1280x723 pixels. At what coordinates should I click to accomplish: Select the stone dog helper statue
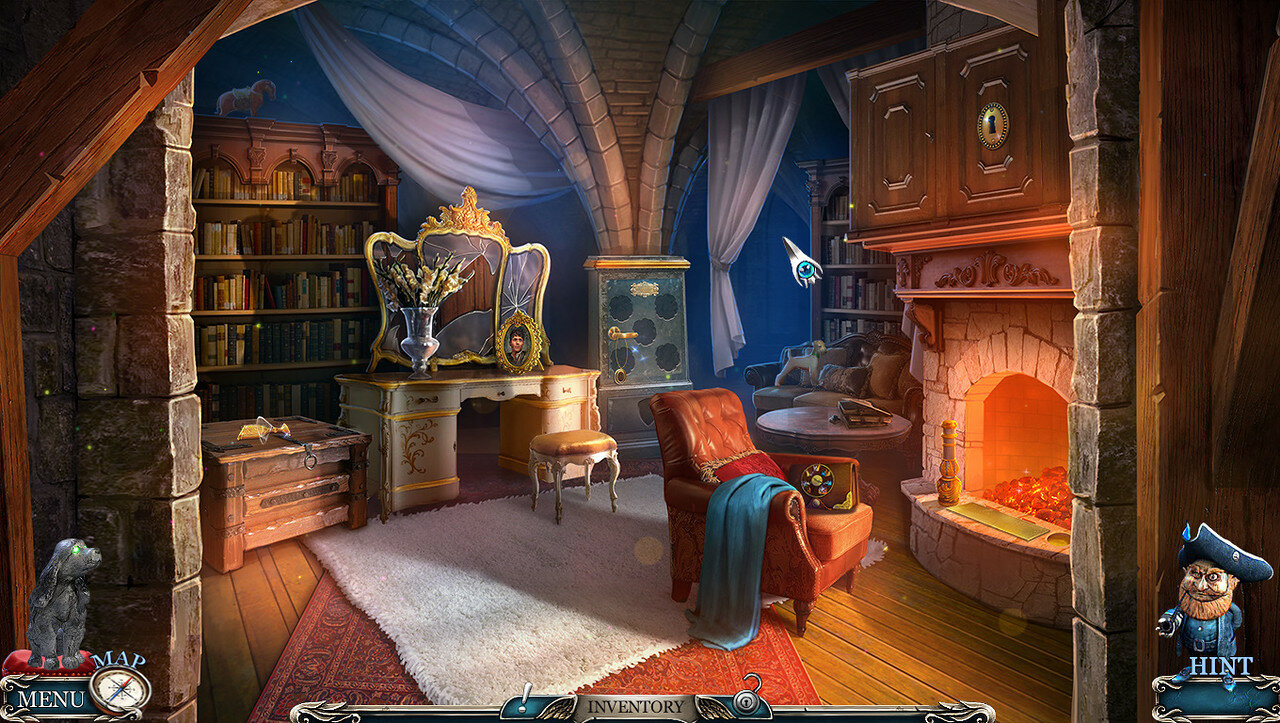(x=62, y=602)
